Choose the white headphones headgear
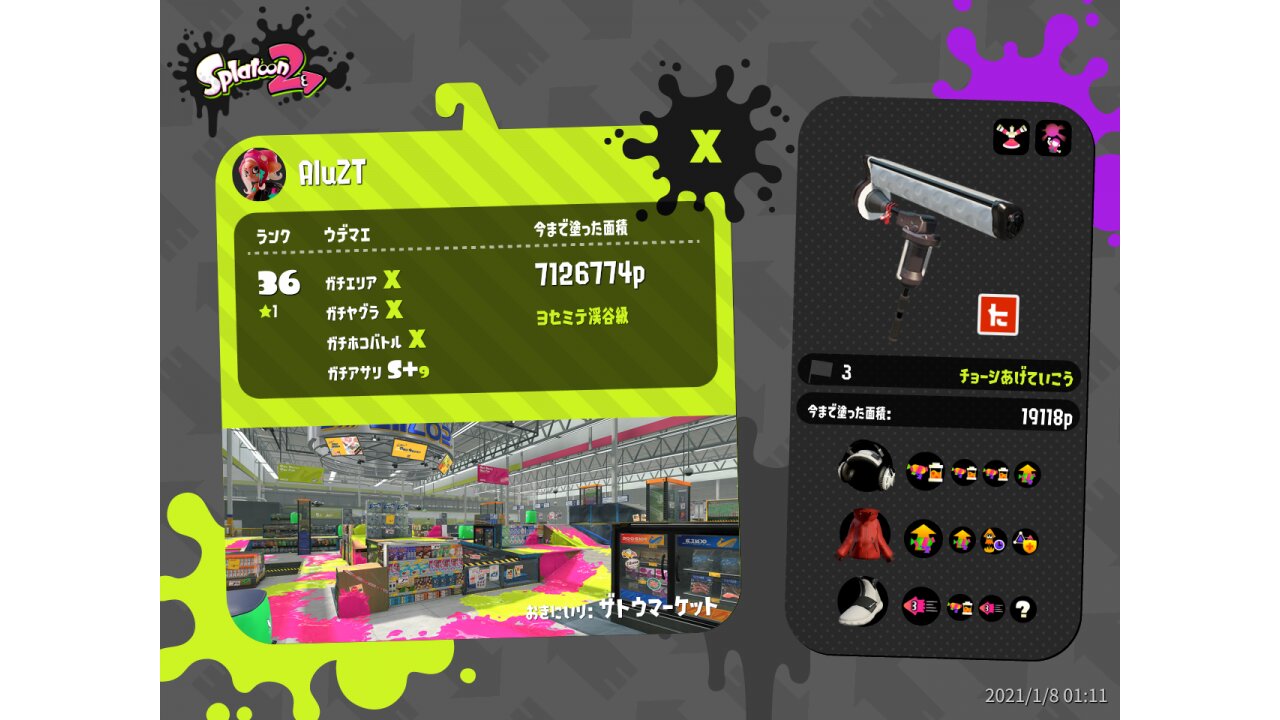 pyautogui.click(x=864, y=466)
